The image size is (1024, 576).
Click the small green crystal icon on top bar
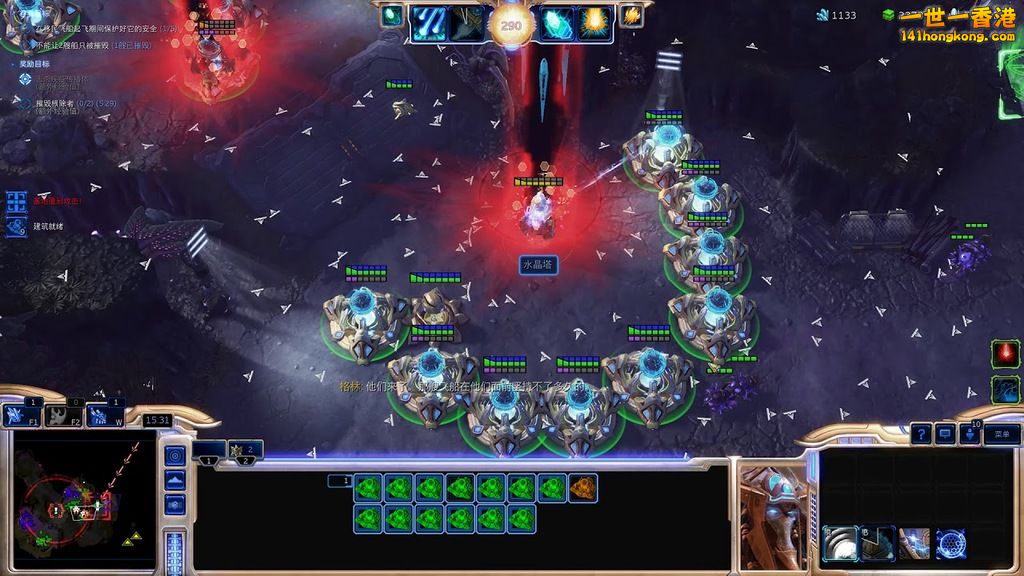[x=391, y=15]
